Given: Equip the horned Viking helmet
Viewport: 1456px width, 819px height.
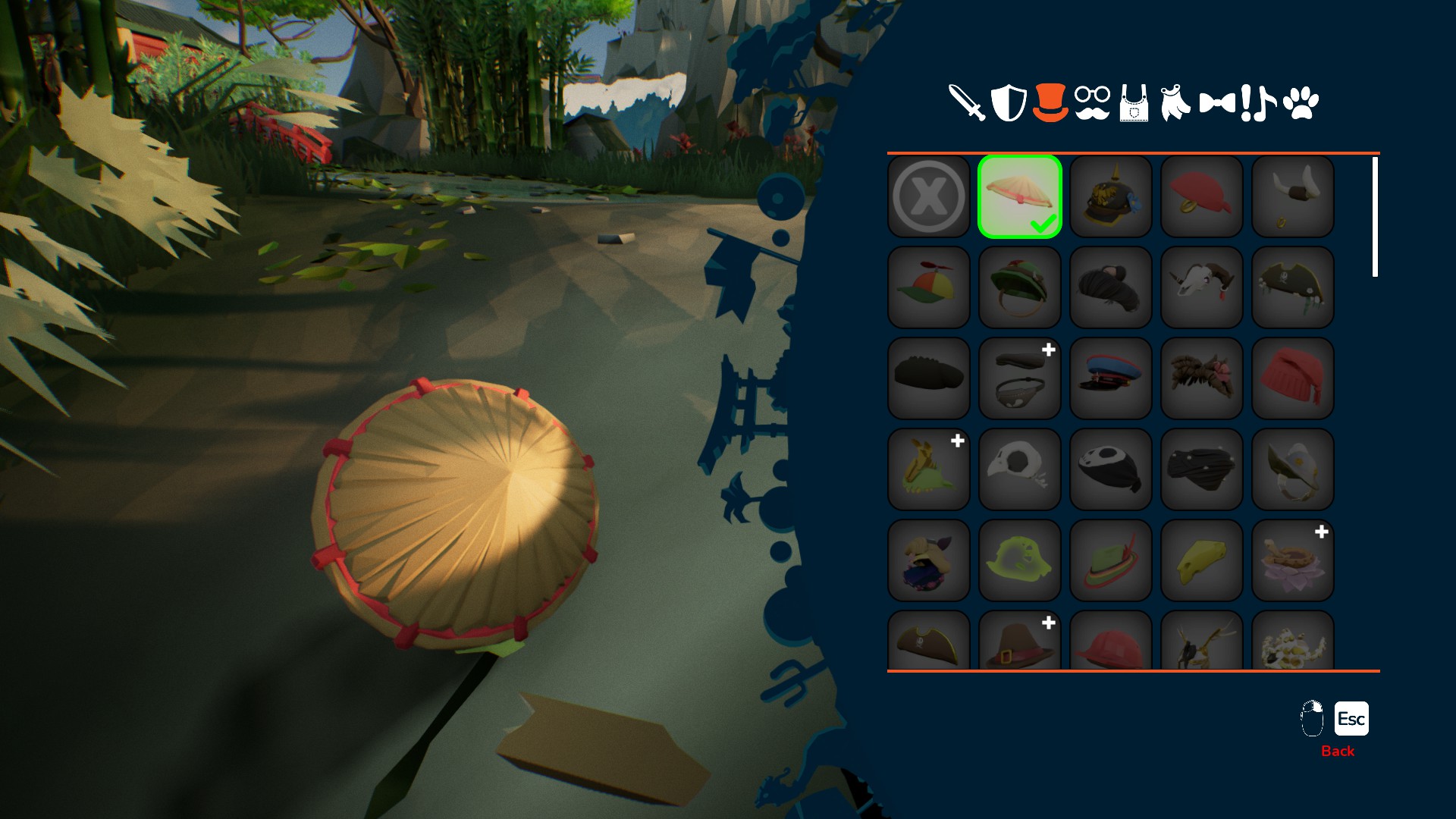Looking at the screenshot, I should tap(1293, 196).
